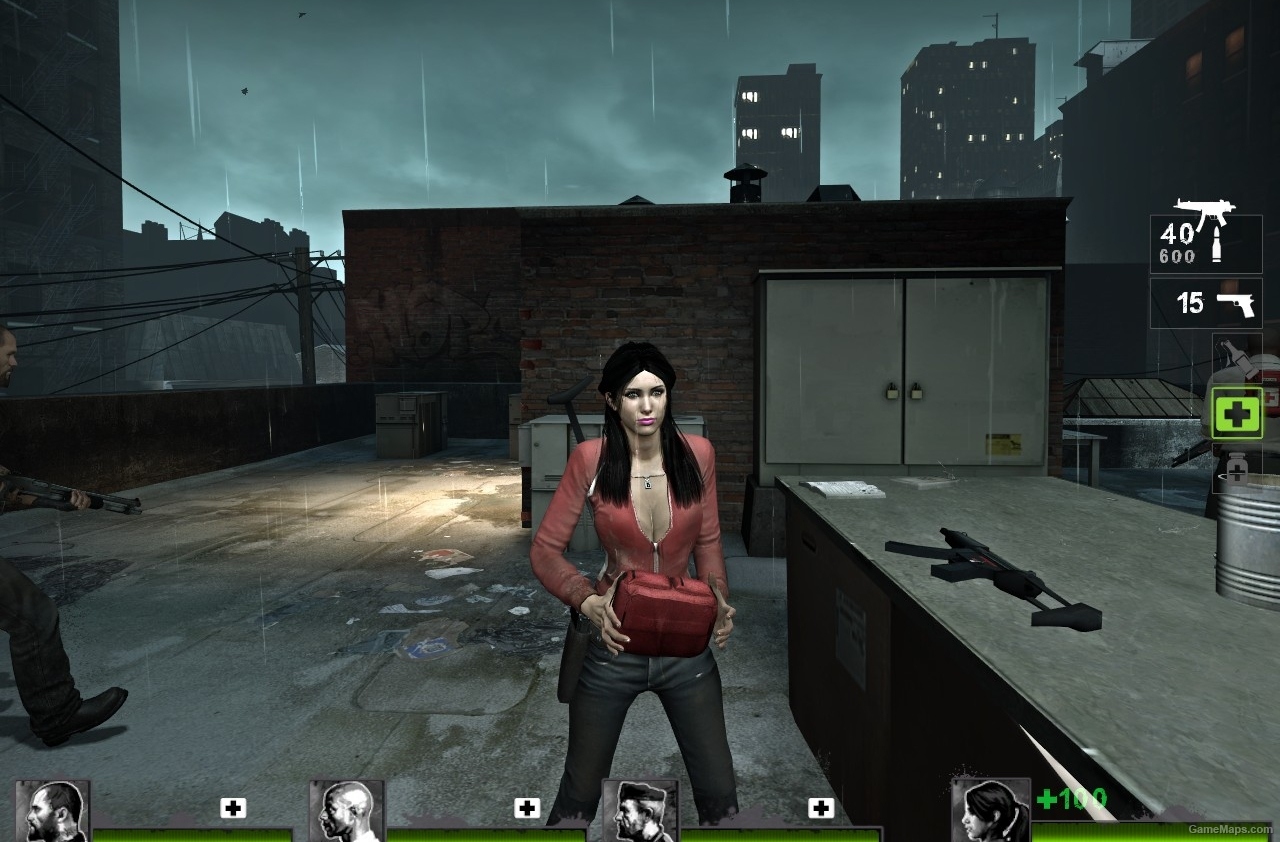This screenshot has width=1280, height=842.
Task: Select the highlighted first aid kit slot
Action: pyautogui.click(x=1237, y=412)
